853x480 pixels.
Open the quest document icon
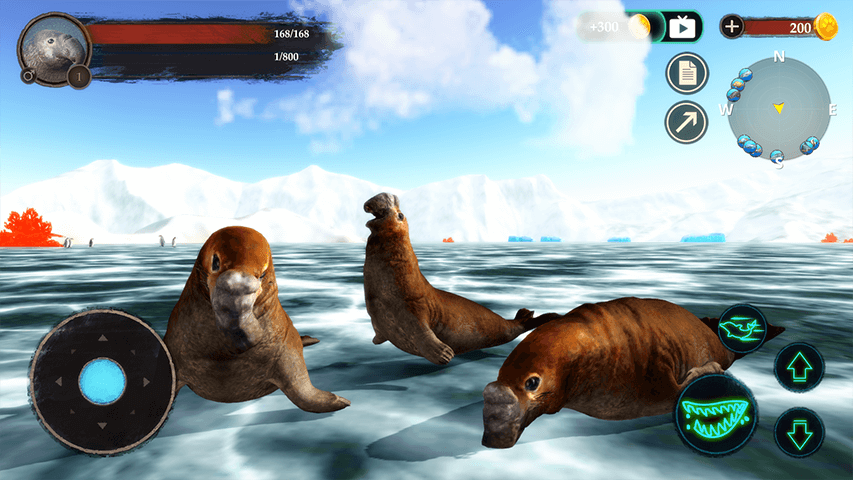(x=686, y=73)
